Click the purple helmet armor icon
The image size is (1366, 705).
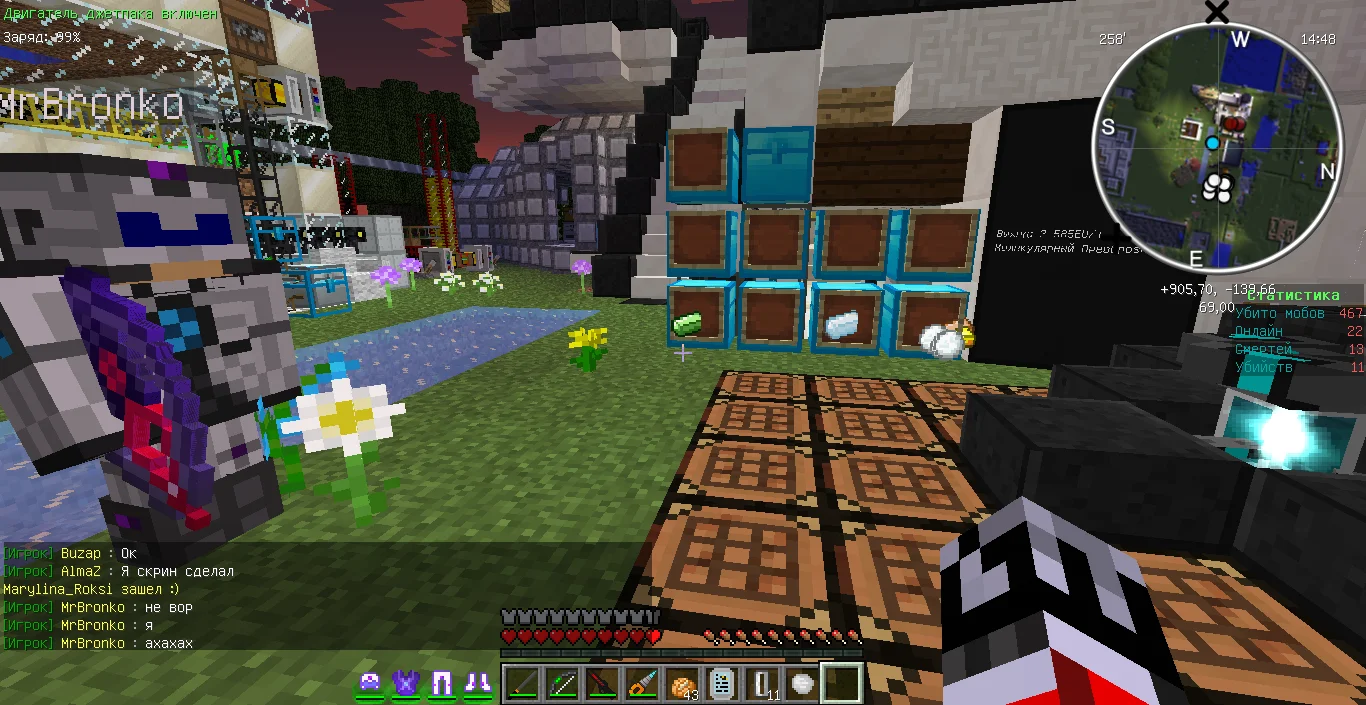371,684
